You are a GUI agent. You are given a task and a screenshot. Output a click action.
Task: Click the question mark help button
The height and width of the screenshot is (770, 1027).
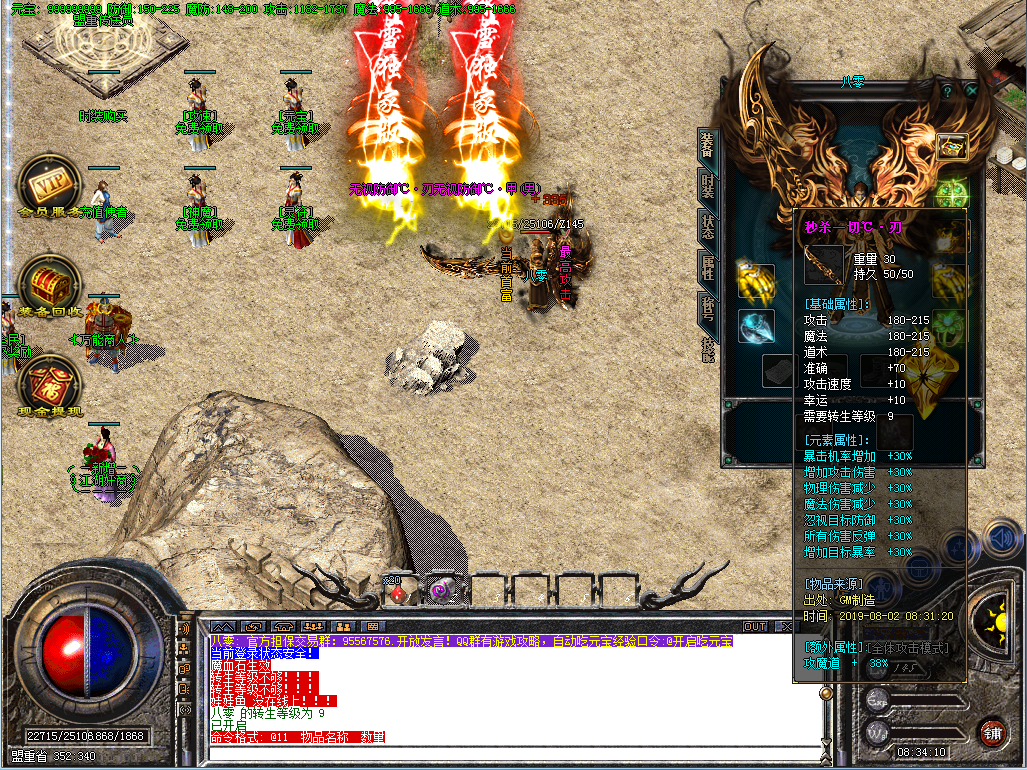(946, 90)
